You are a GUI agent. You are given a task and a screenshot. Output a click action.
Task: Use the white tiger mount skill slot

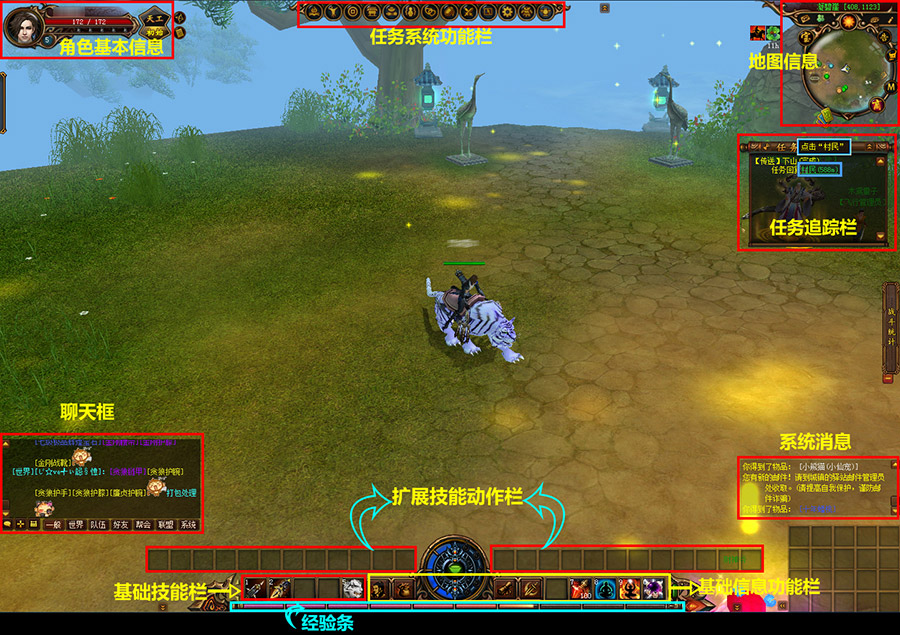351,588
